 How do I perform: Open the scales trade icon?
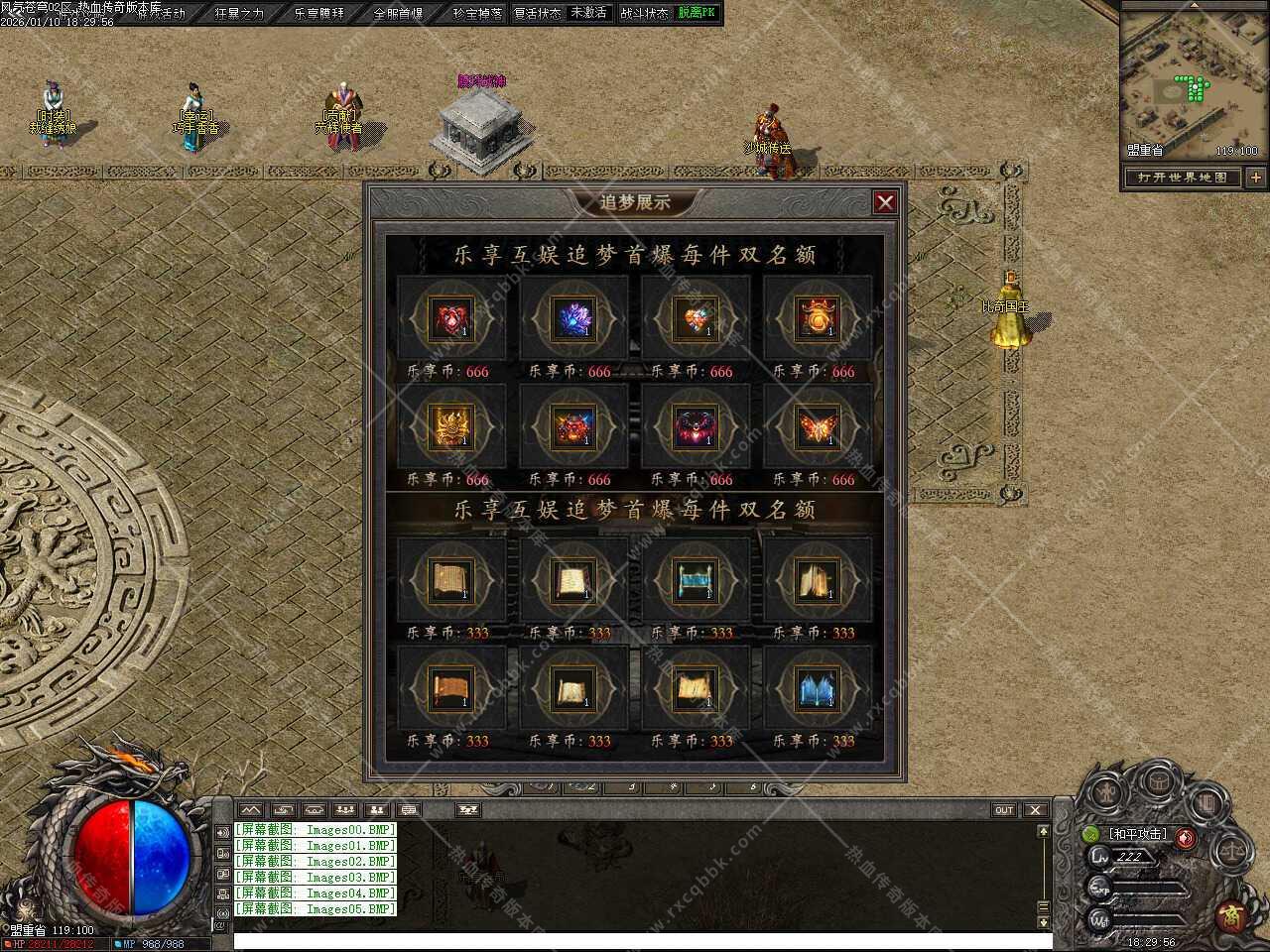click(1233, 849)
